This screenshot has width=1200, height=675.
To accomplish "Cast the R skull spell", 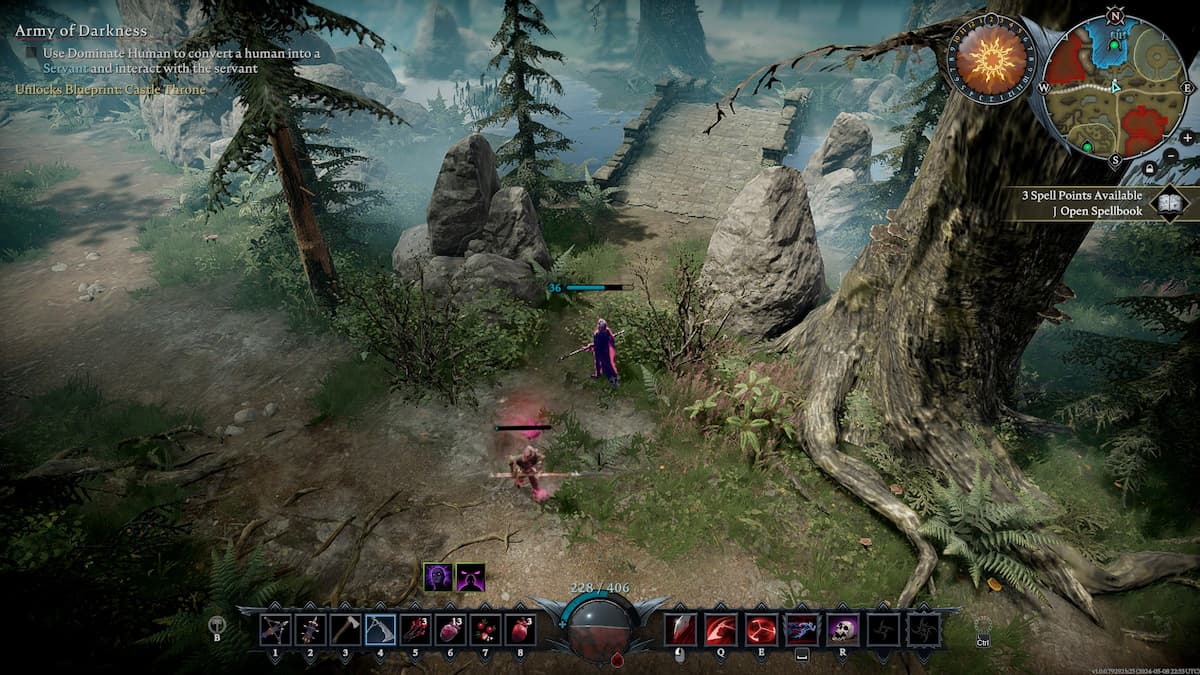I will click(842, 629).
